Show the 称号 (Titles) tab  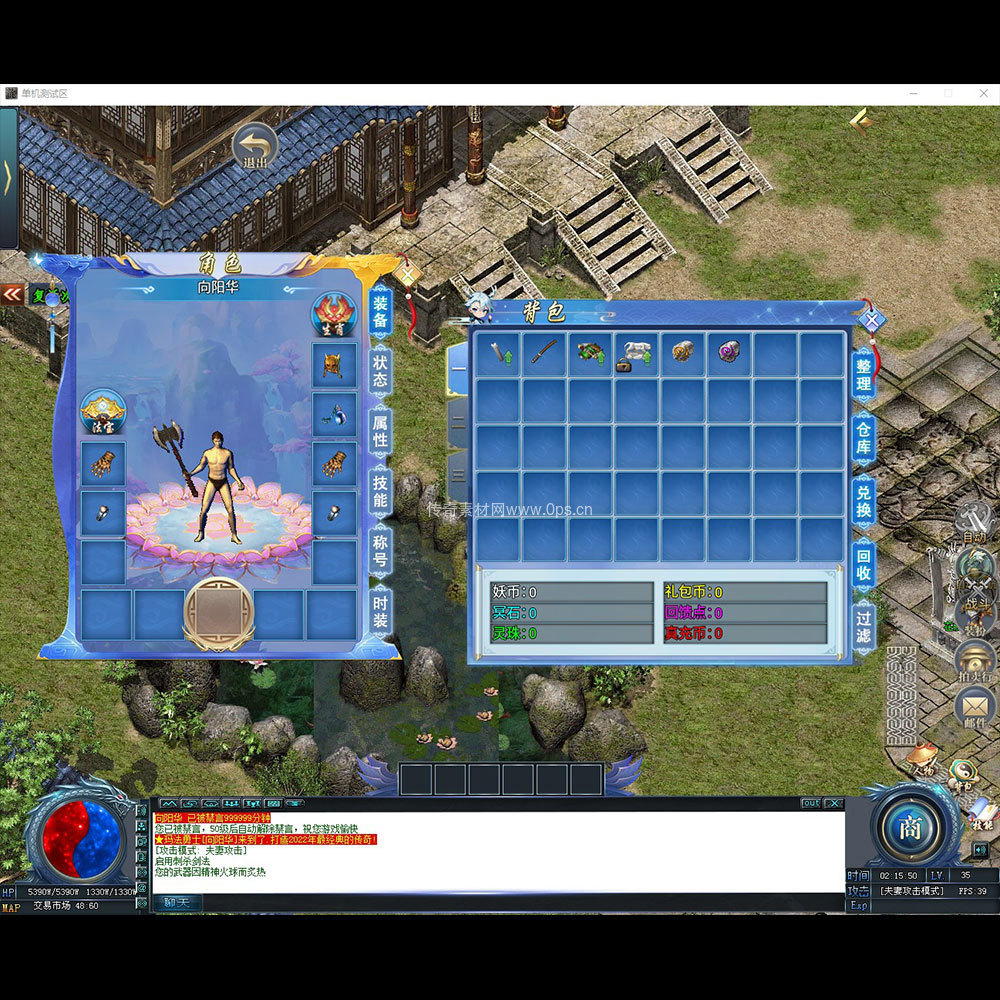tap(380, 549)
